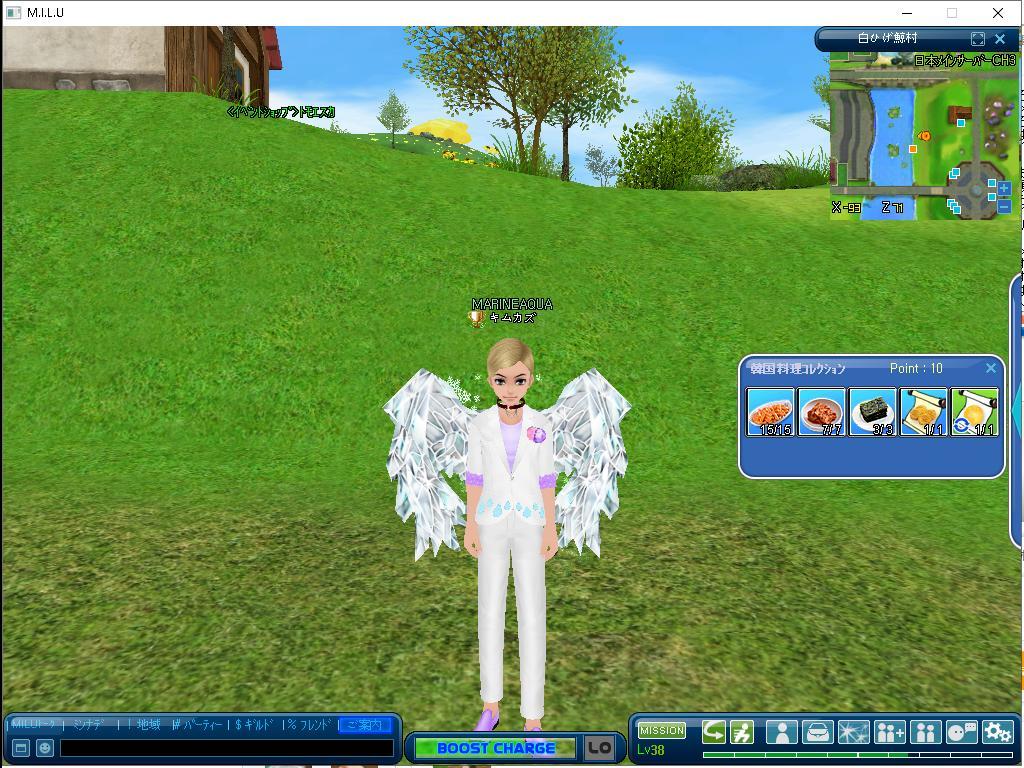The height and width of the screenshot is (768, 1024).
Task: Open the two-person community icon
Action: click(925, 732)
